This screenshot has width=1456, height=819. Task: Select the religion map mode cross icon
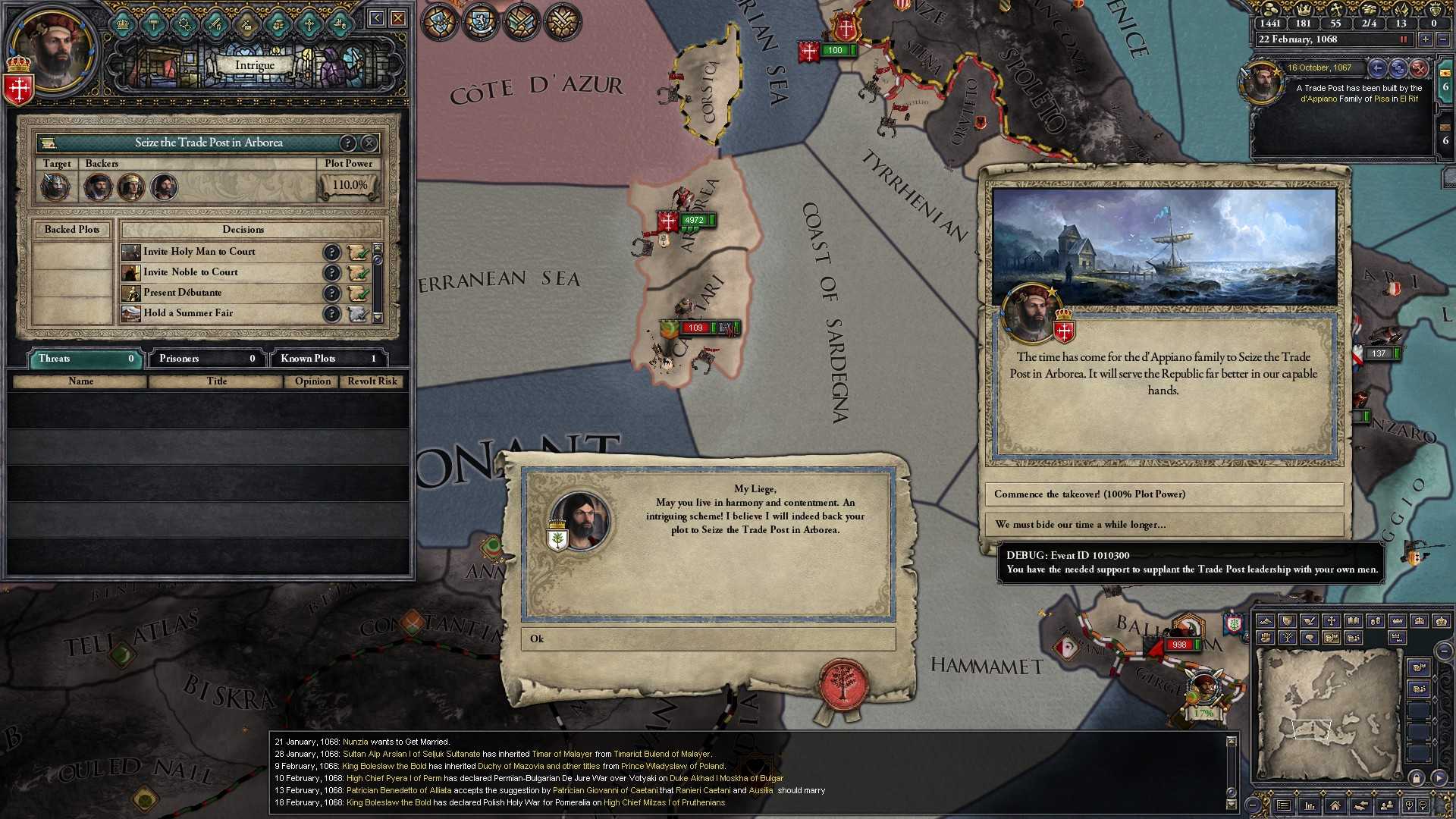(1331, 620)
